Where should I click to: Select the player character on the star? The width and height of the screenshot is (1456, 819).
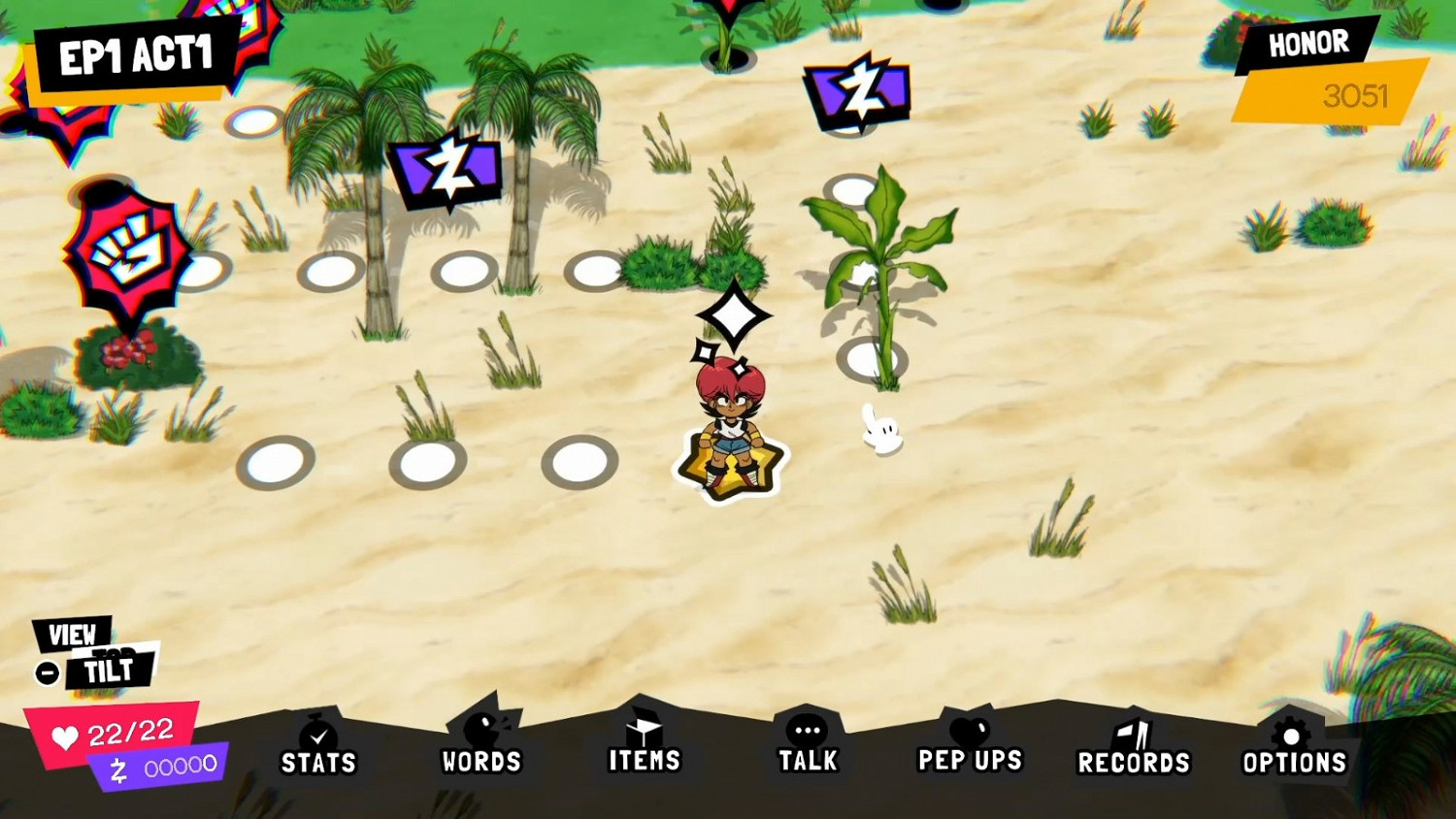[728, 427]
